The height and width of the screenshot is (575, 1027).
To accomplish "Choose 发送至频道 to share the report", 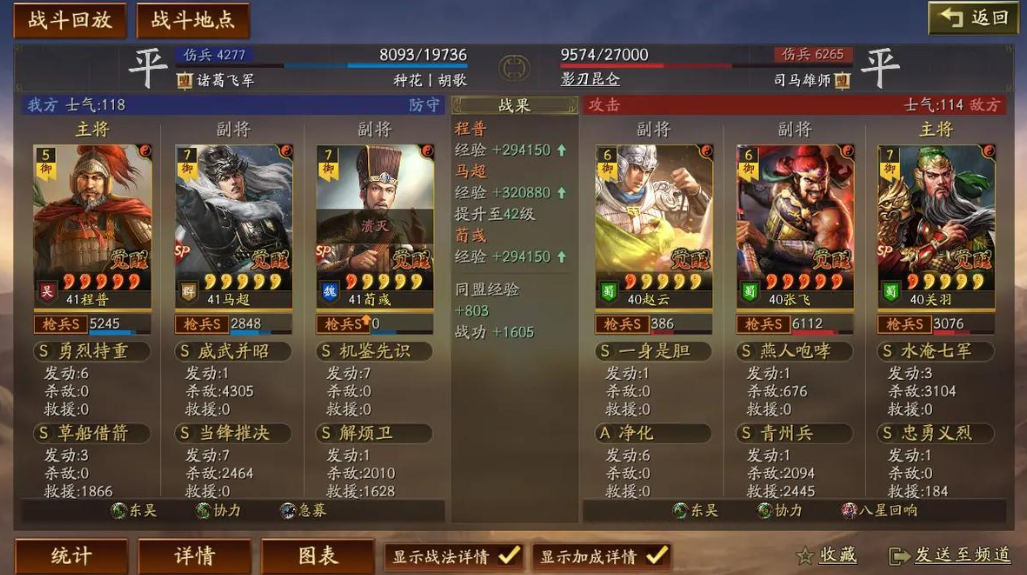I will tap(949, 555).
